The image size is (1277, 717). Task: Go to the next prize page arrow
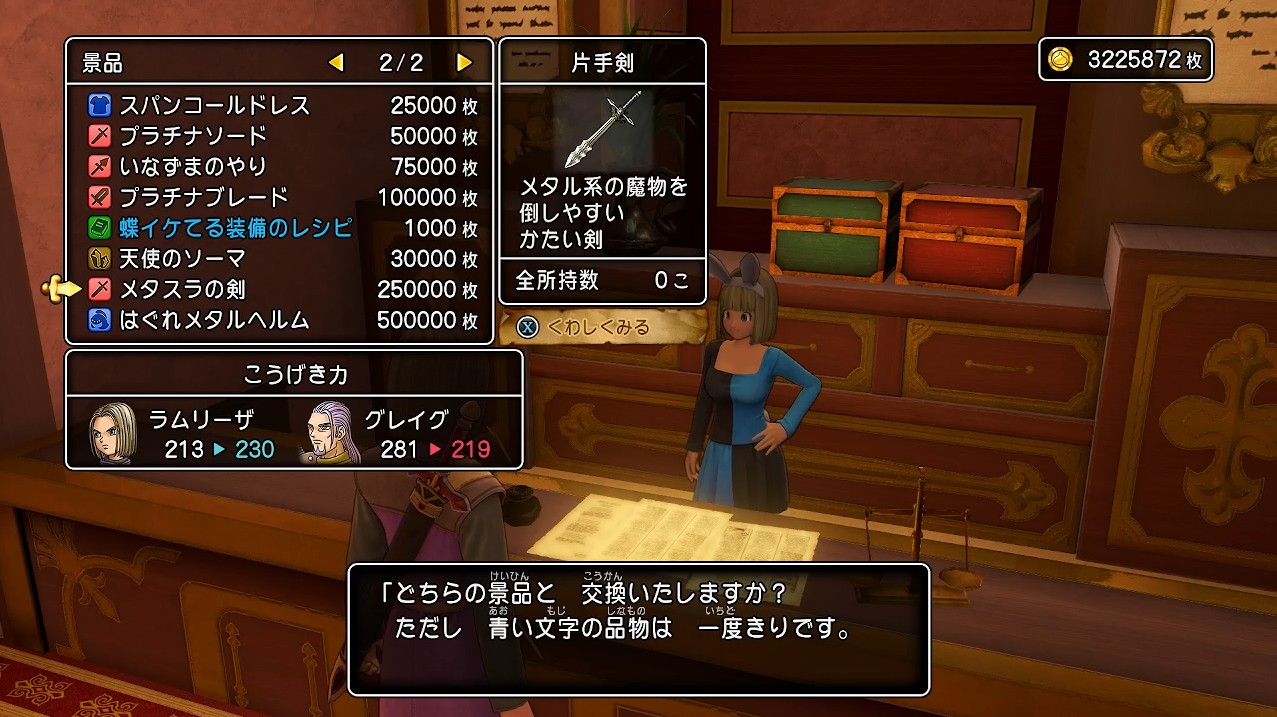tap(464, 63)
